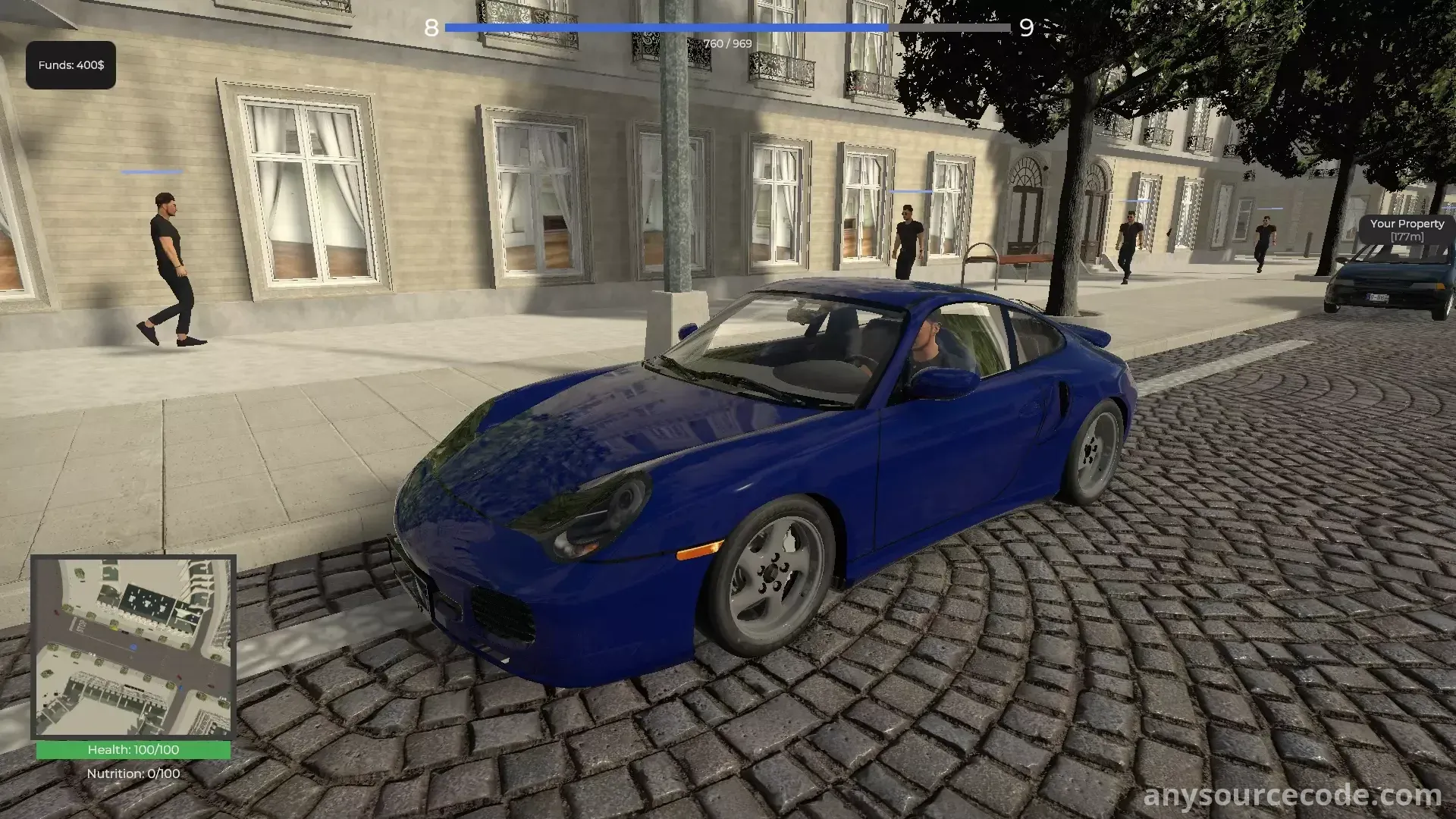Click the minimap in the corner
The width and height of the screenshot is (1456, 819).
coord(133,648)
